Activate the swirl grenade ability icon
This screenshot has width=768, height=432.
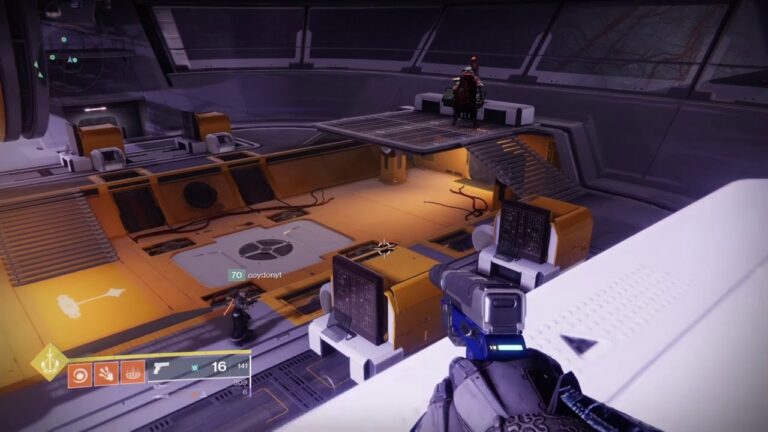tap(79, 375)
